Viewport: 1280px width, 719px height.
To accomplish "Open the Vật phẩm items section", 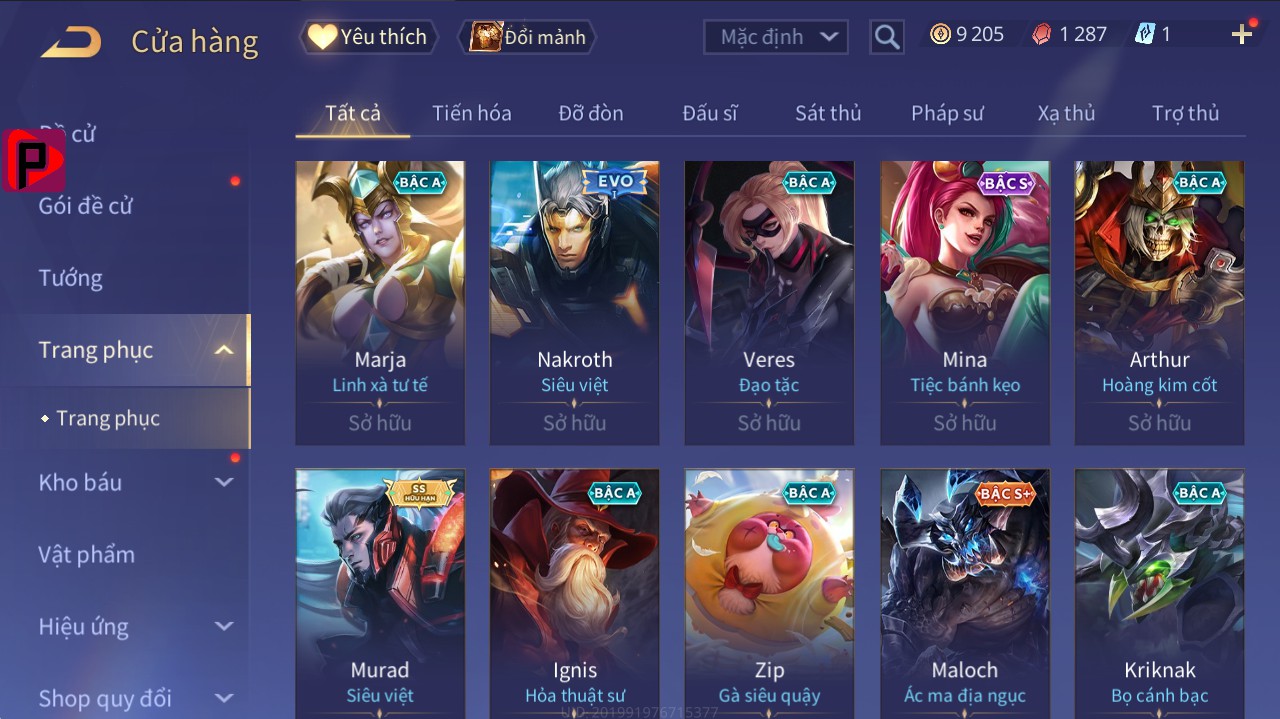I will point(86,554).
